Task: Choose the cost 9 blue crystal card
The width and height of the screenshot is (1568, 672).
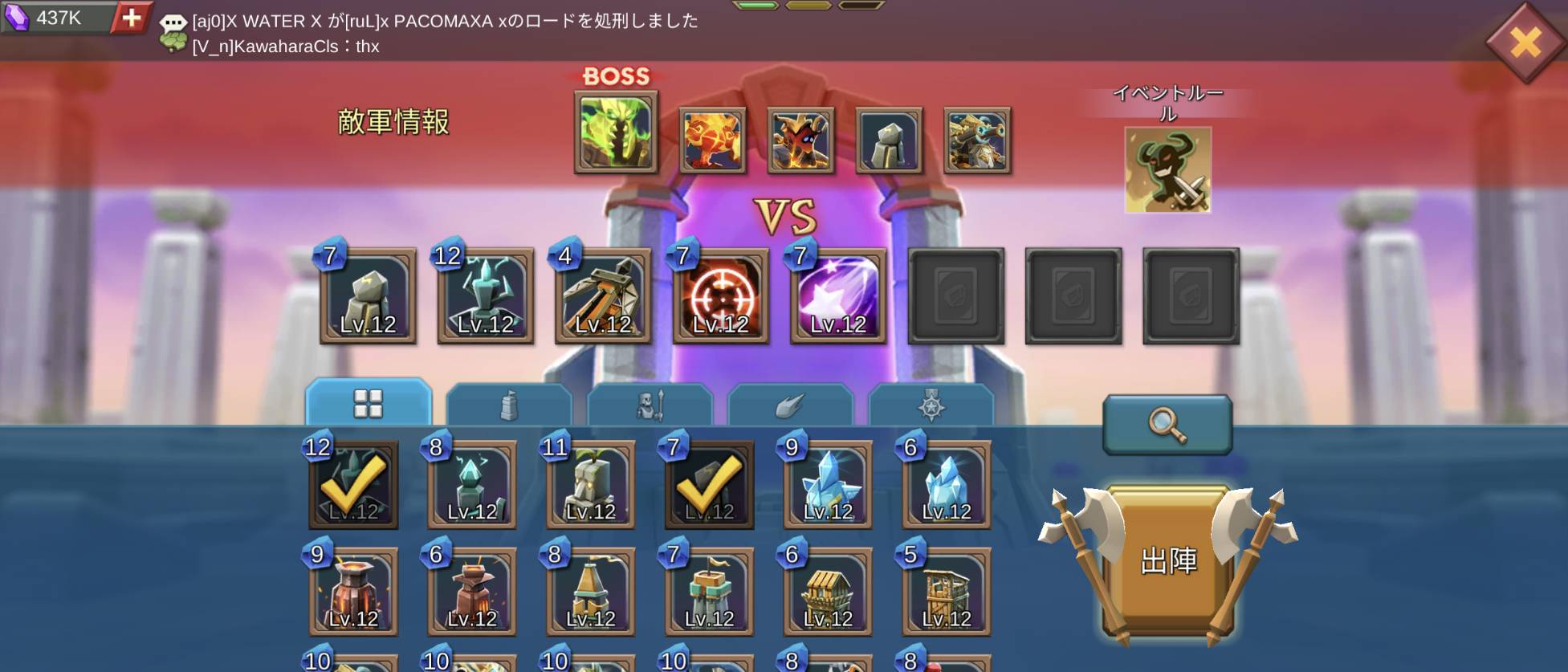Action: [x=828, y=485]
